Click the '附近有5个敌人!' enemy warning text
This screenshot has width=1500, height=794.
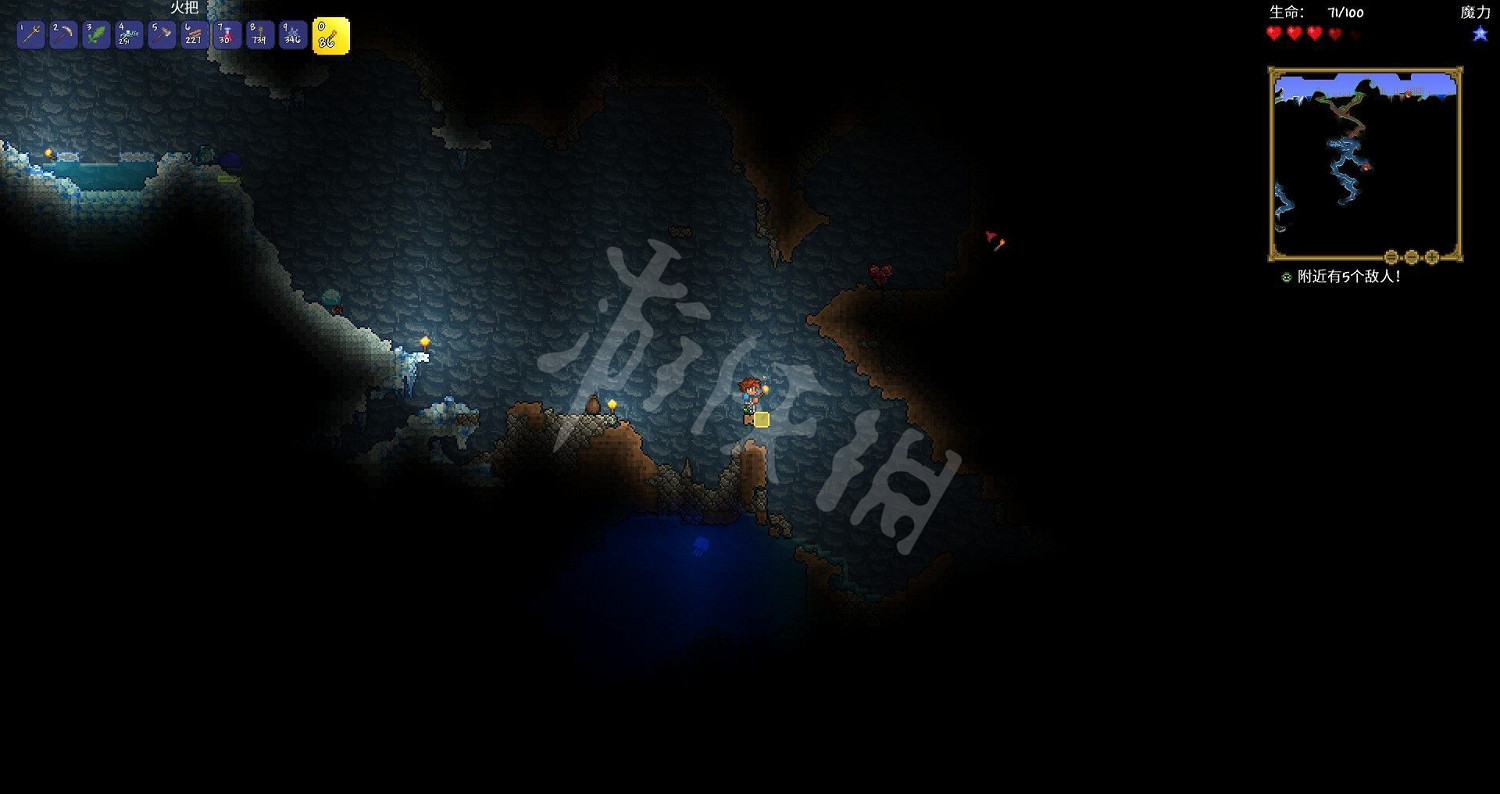point(1350,276)
